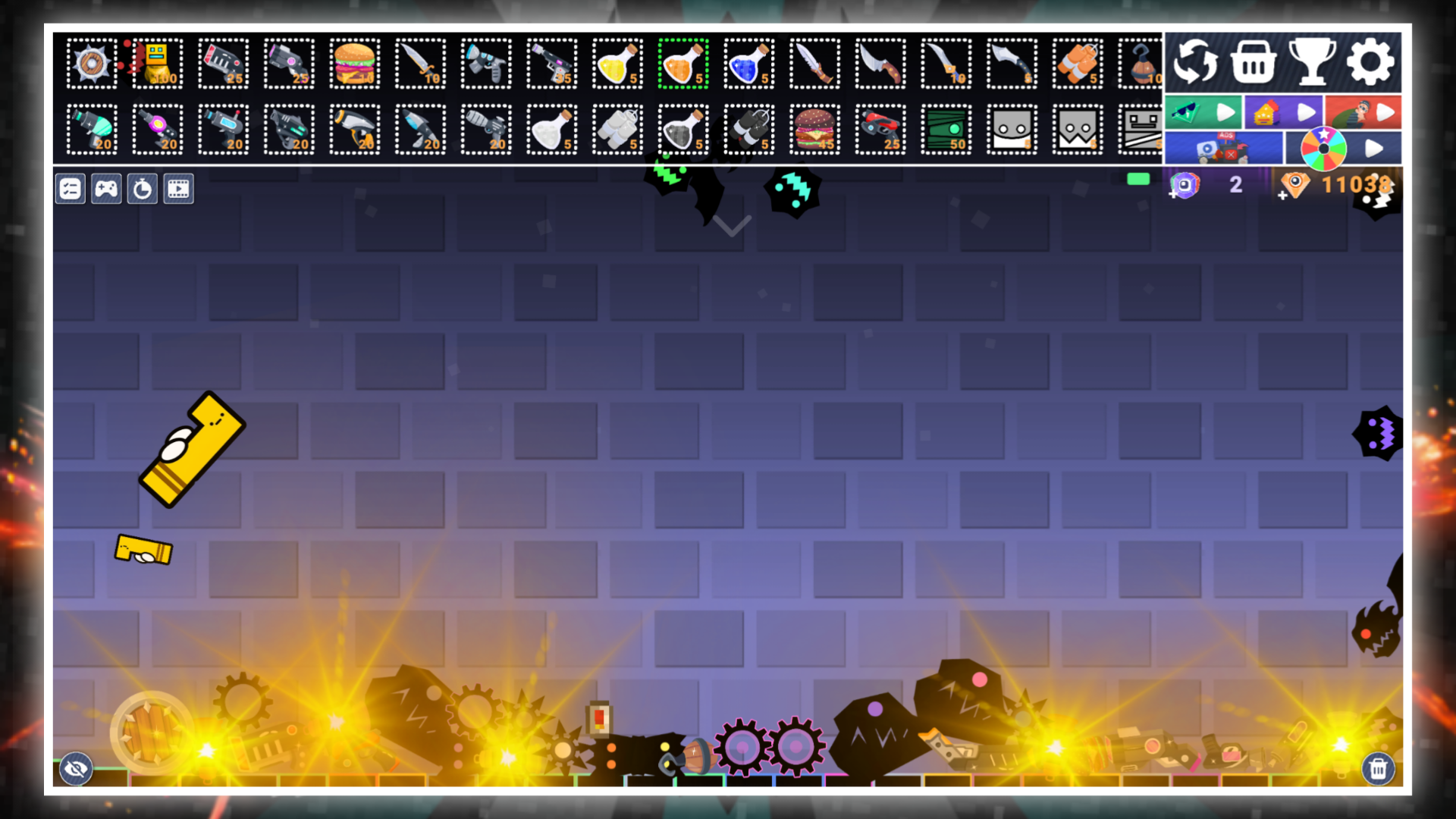Select the spiked saw blade item

(x=91, y=64)
